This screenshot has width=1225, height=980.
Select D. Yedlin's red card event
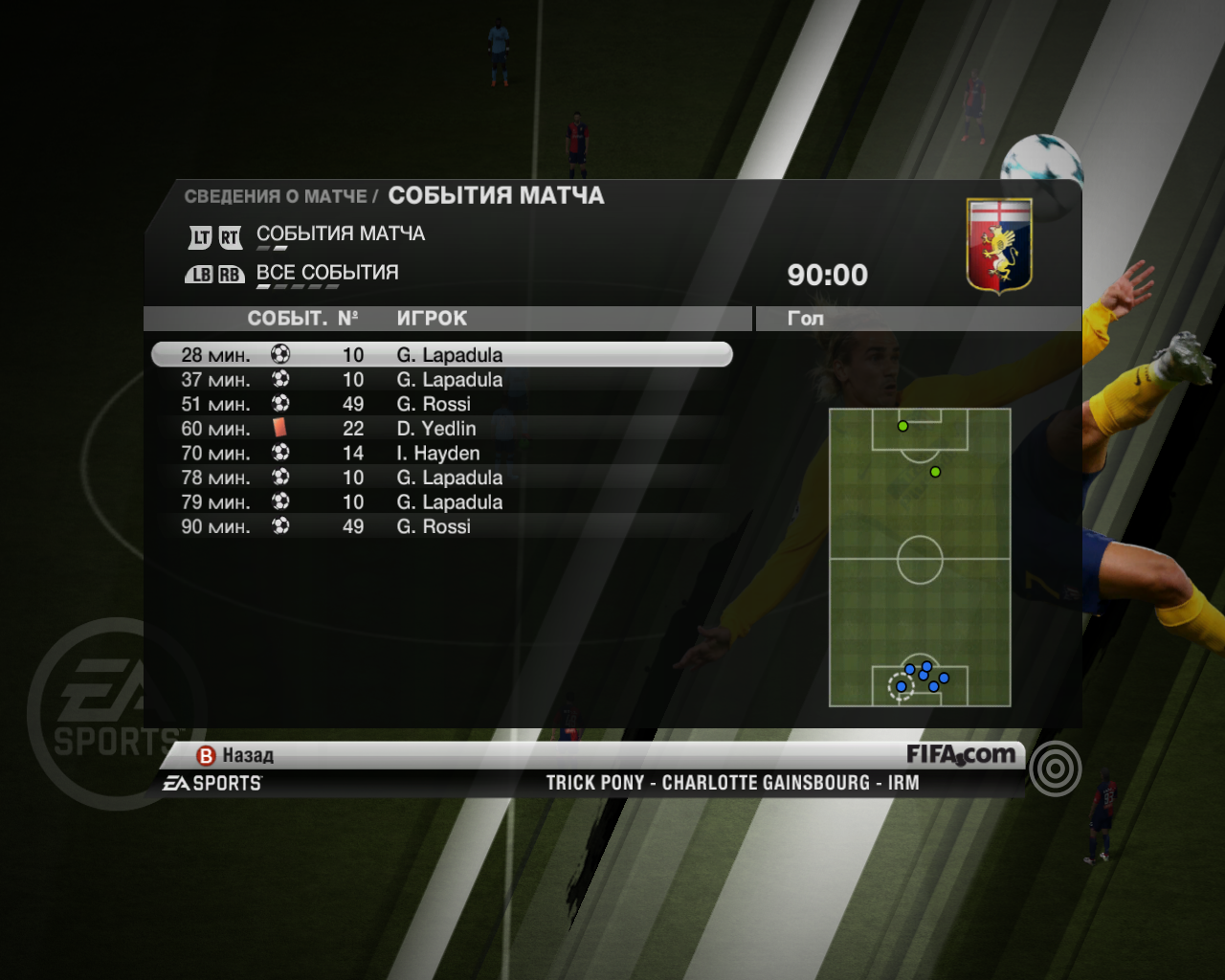pos(440,429)
